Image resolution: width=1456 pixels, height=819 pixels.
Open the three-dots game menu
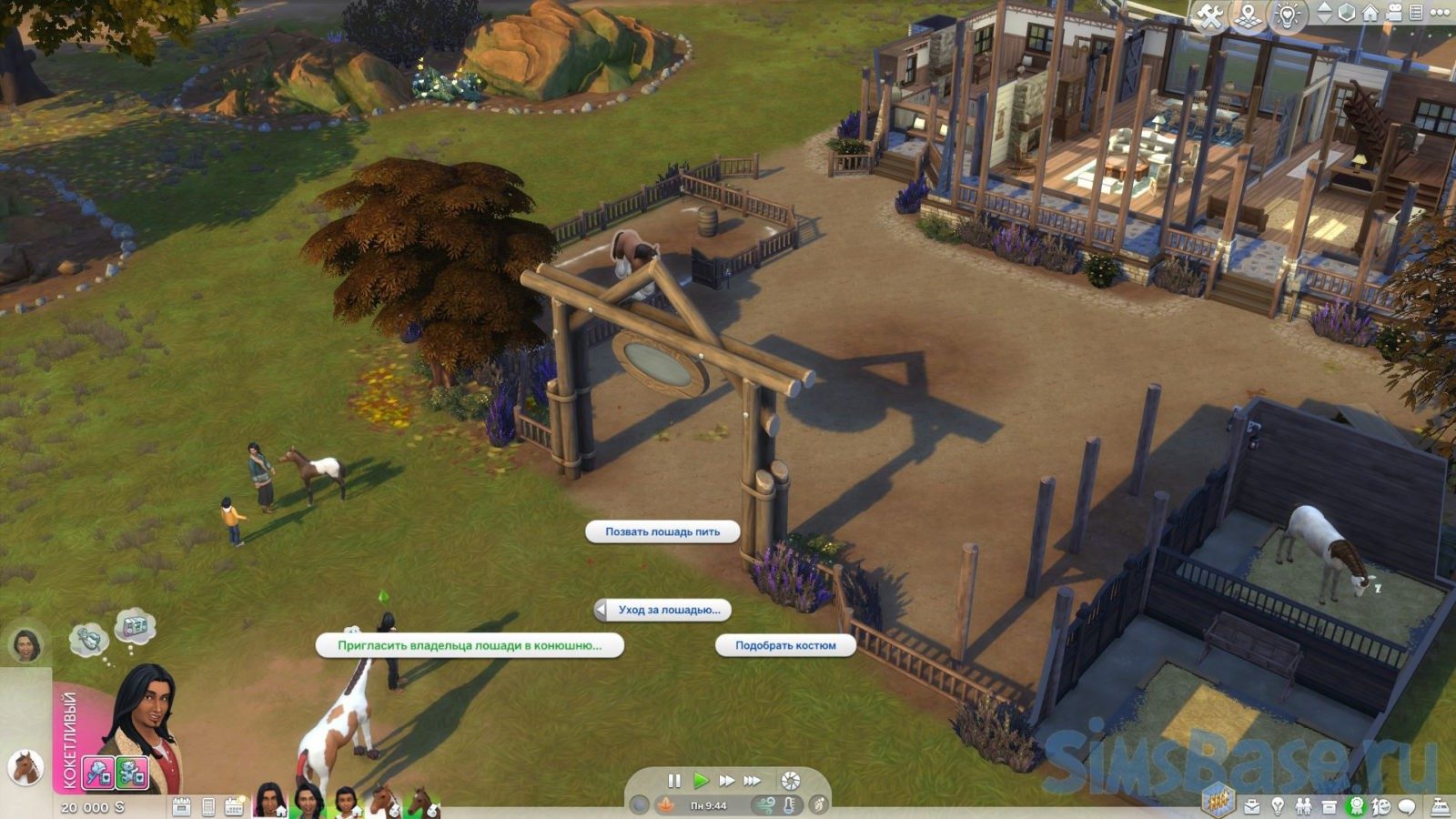pos(1439,13)
